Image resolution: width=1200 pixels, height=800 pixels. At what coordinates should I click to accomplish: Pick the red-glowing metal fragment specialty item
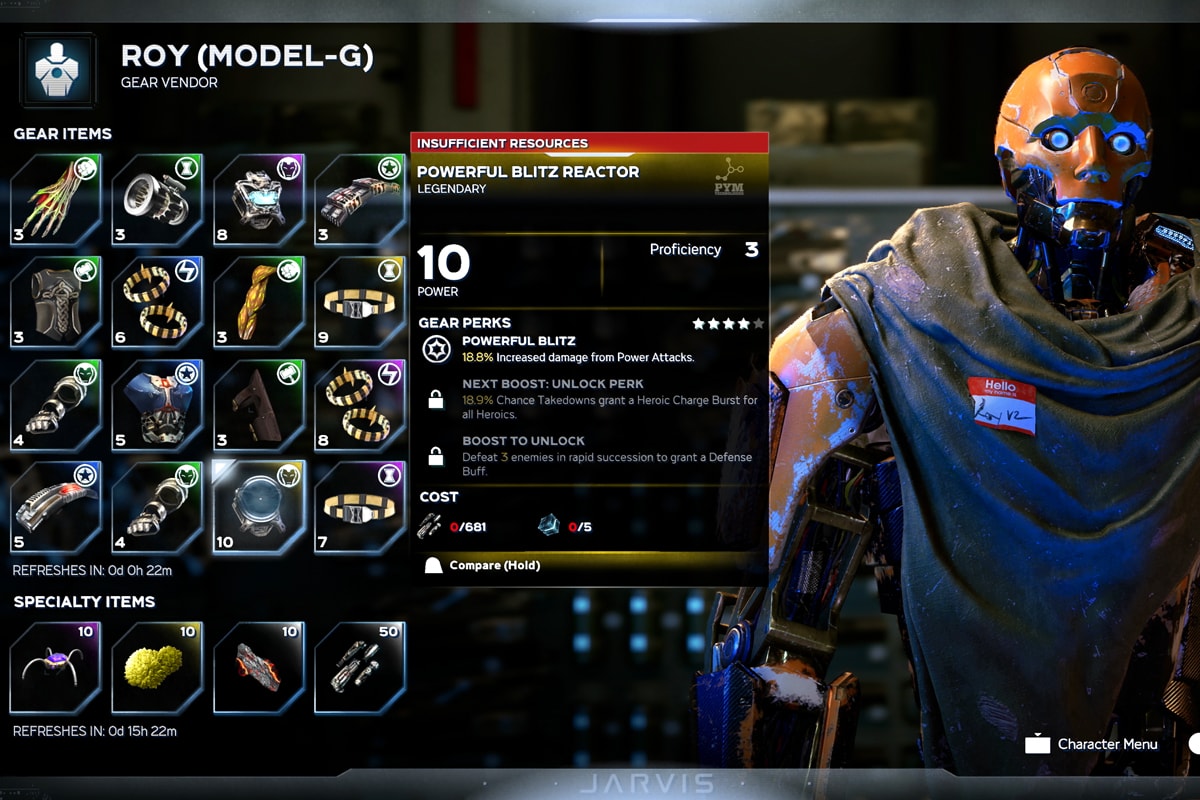259,667
